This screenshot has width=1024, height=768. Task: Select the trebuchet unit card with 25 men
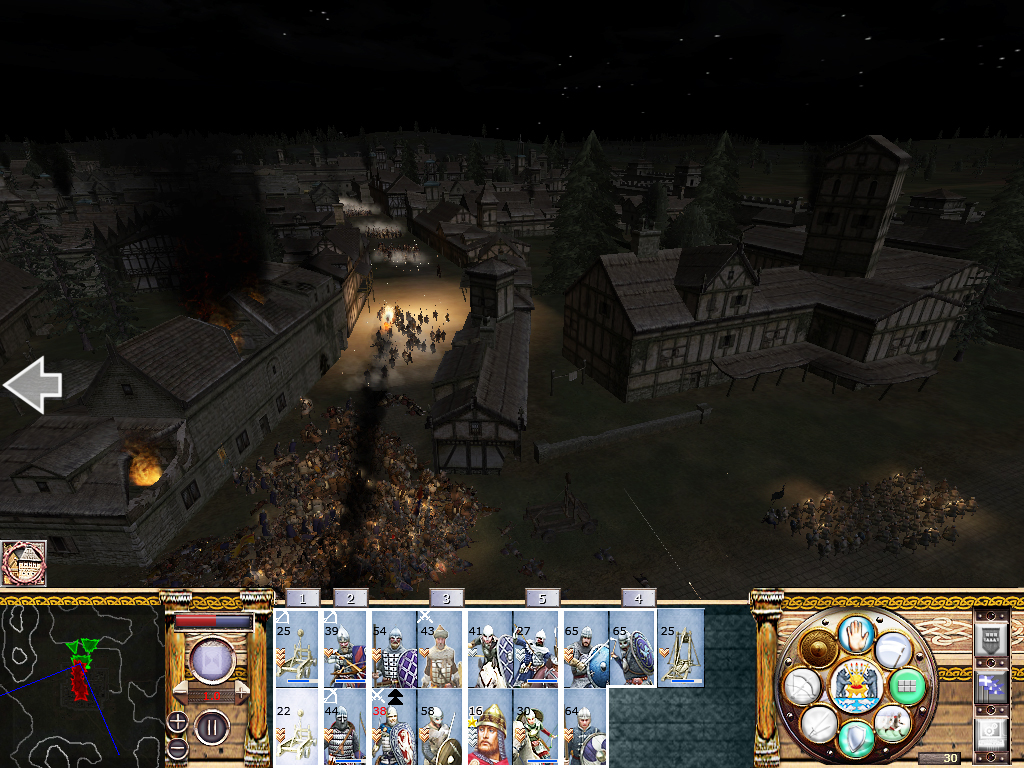[680, 648]
